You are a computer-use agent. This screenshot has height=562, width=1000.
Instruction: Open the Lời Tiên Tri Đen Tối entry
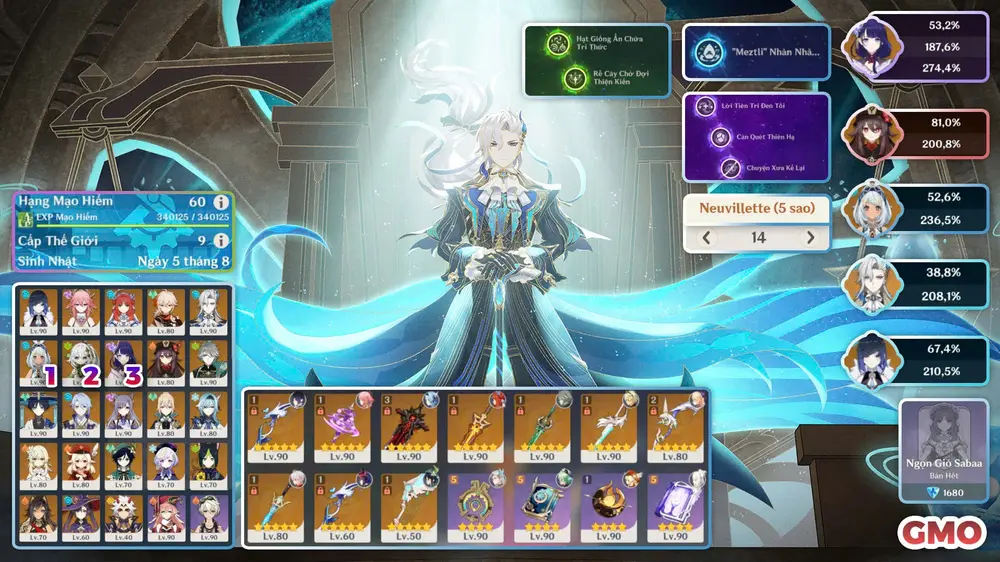[756, 107]
